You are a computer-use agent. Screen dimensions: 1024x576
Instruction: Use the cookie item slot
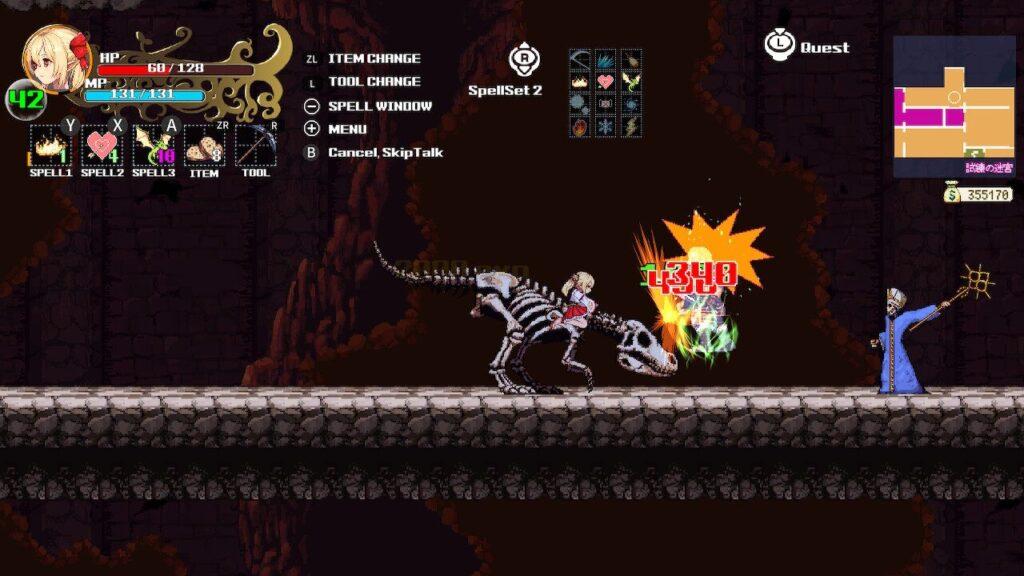(x=204, y=145)
